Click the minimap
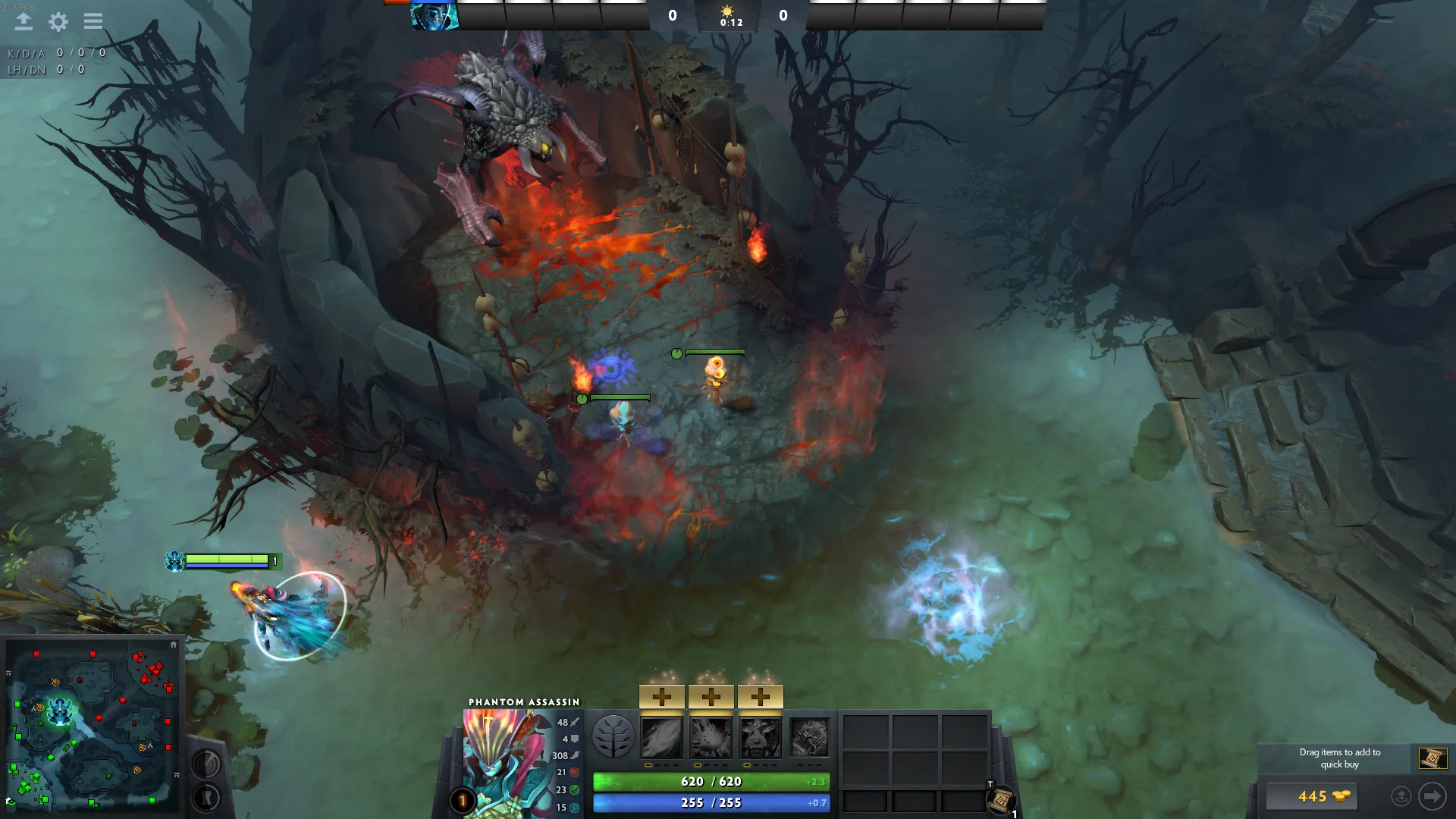 pos(93,726)
